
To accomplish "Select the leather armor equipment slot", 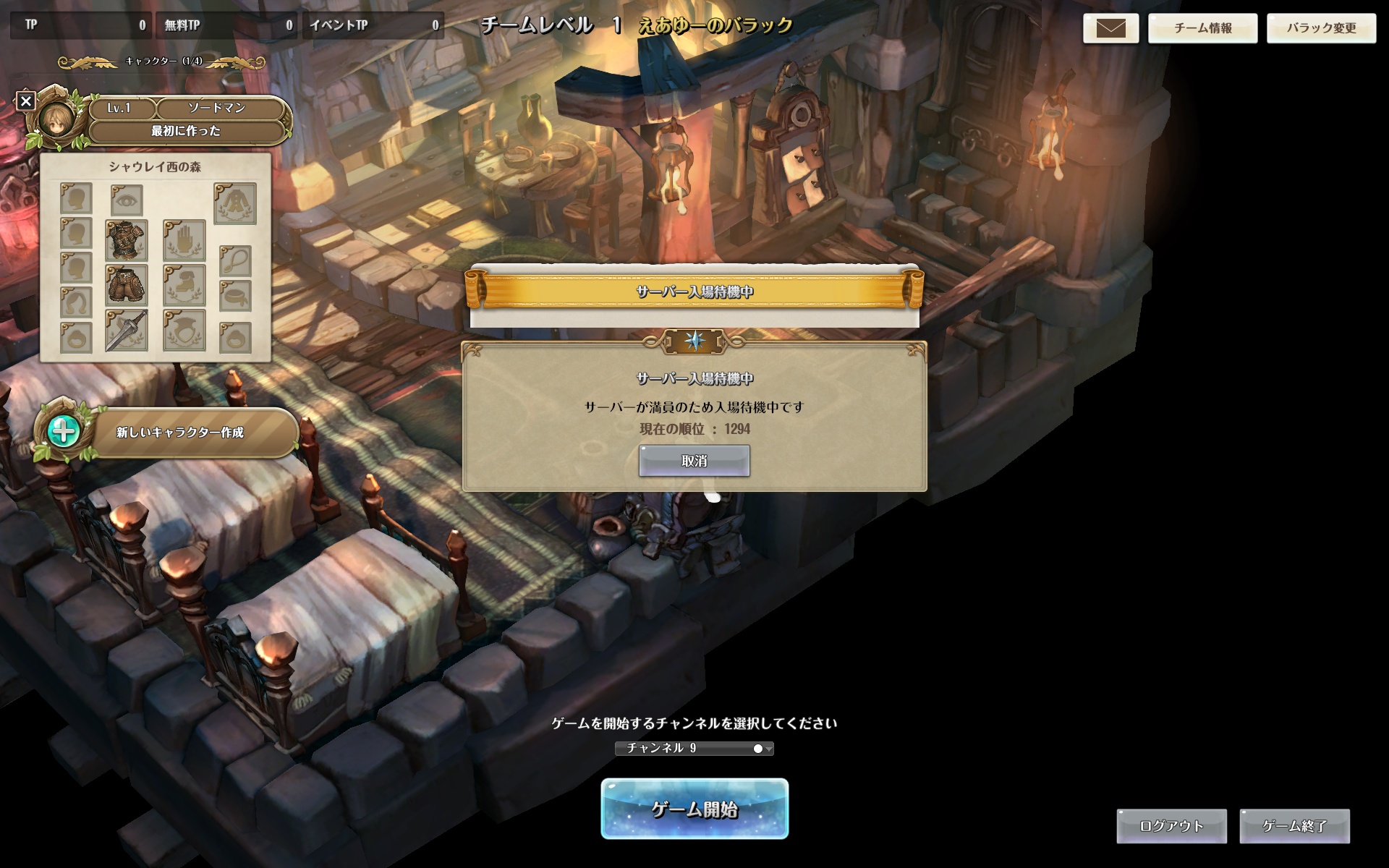I will [127, 240].
